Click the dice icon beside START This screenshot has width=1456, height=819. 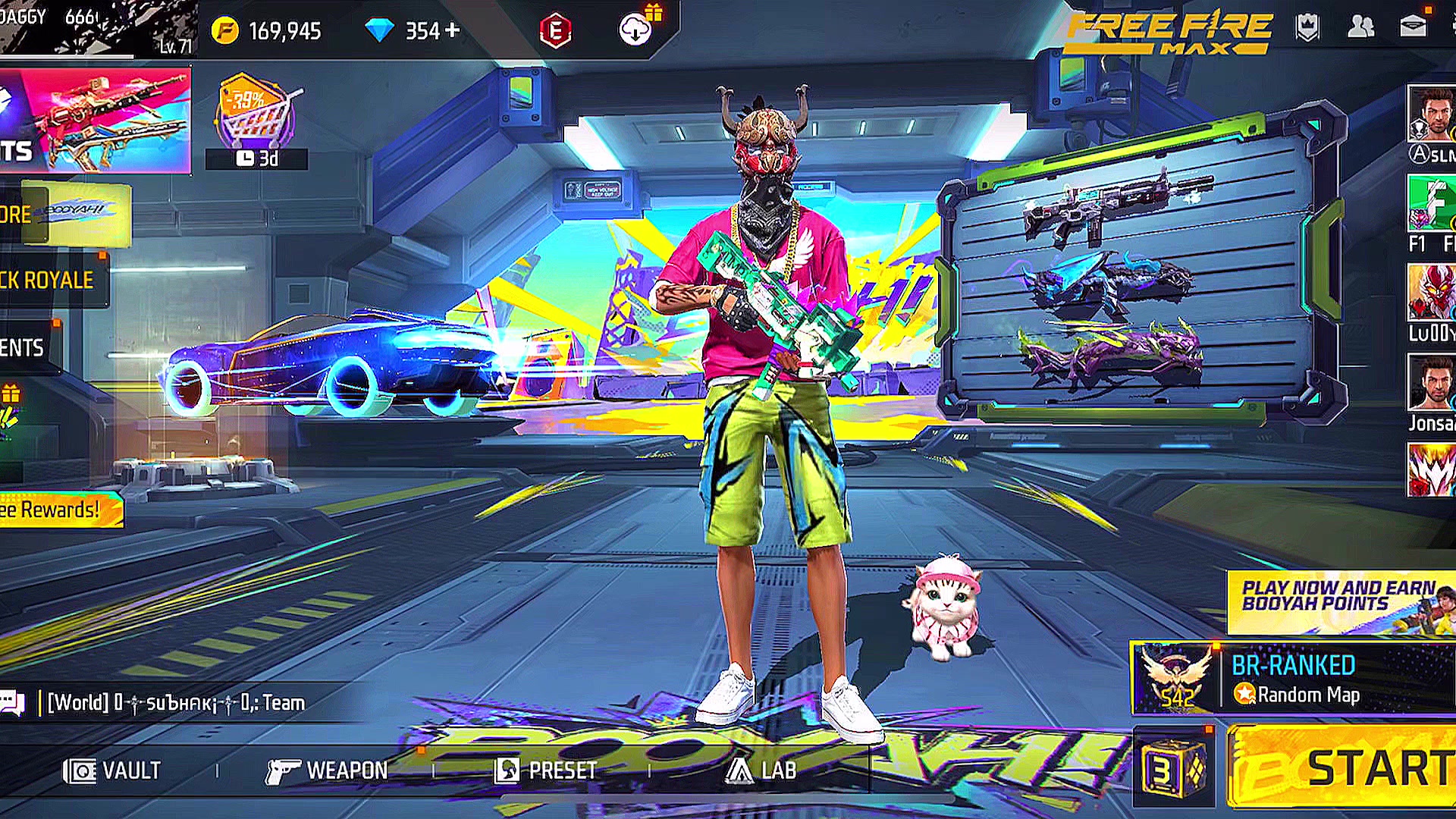(1172, 768)
